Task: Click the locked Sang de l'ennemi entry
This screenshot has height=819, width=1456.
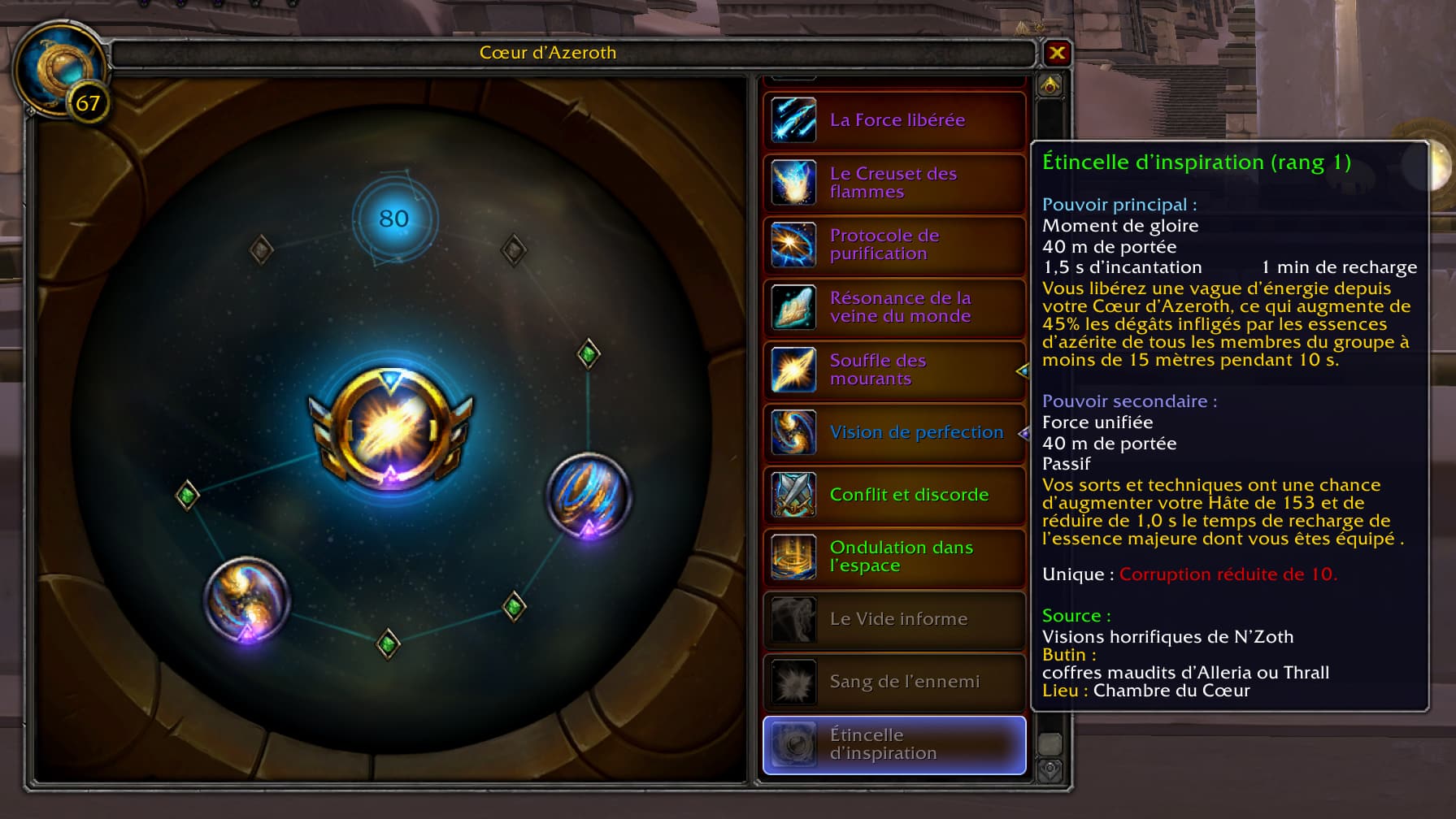Action: pyautogui.click(x=894, y=682)
